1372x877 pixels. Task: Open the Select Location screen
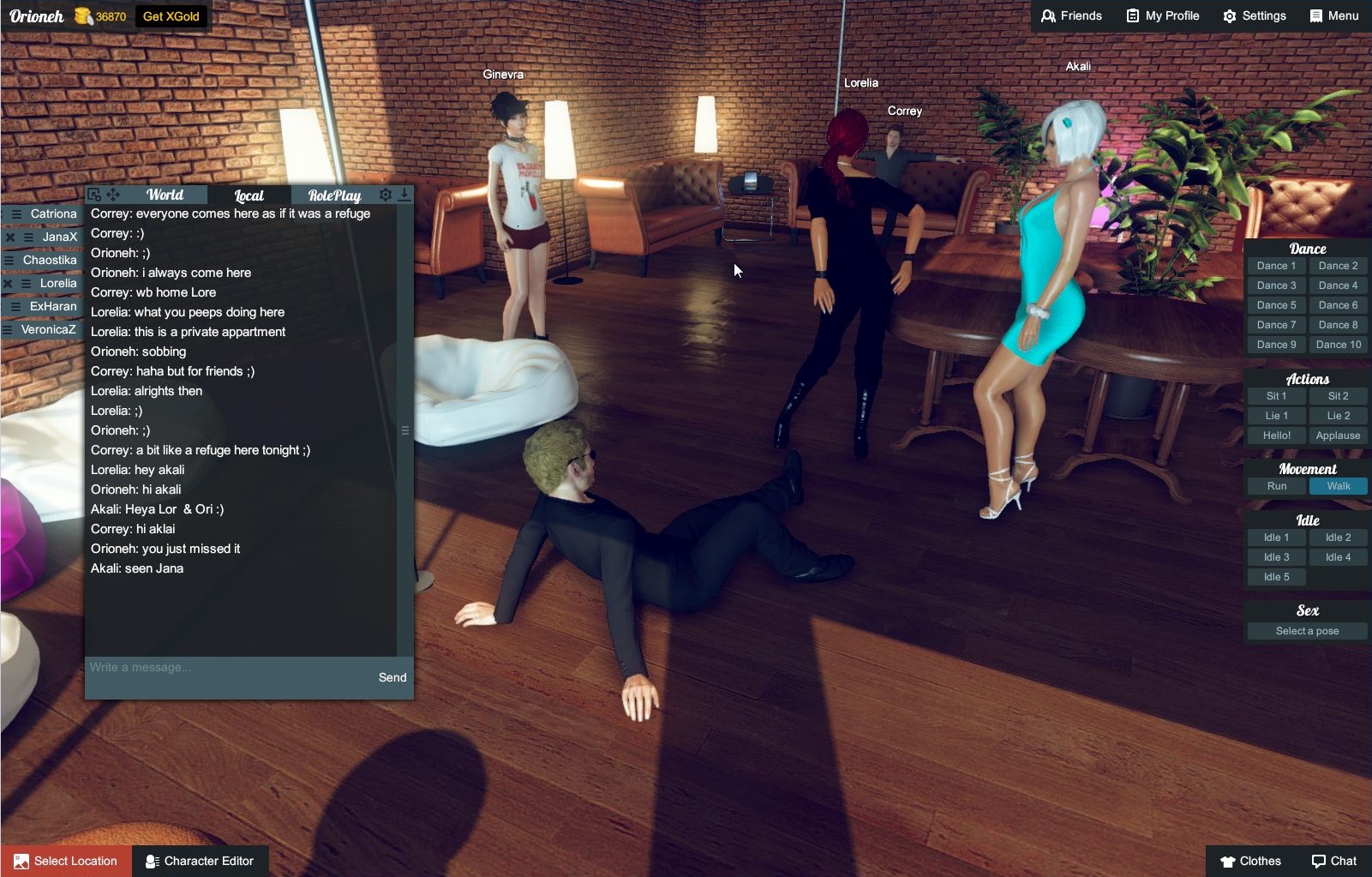(64, 861)
